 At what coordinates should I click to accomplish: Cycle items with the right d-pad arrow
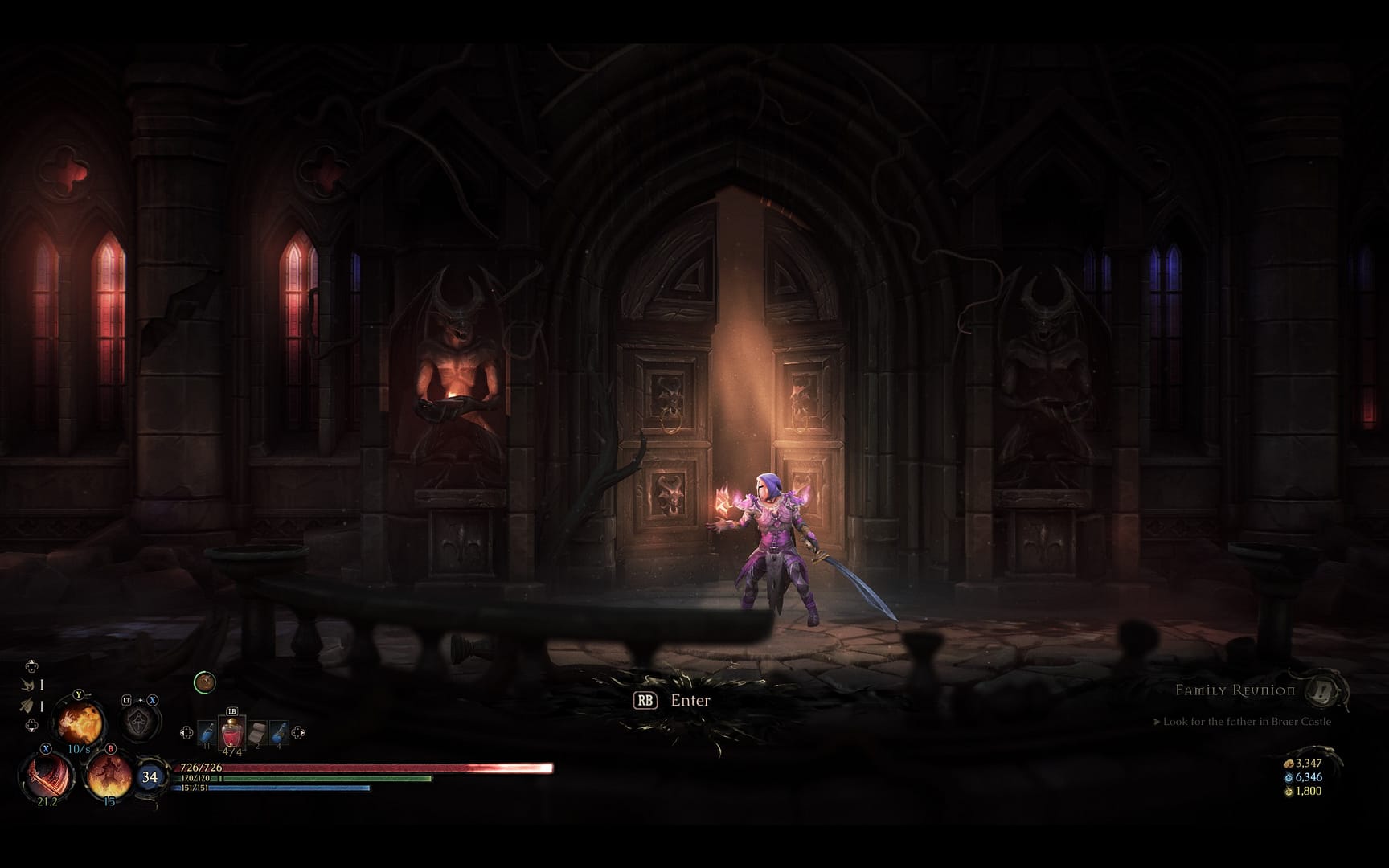pyautogui.click(x=297, y=731)
